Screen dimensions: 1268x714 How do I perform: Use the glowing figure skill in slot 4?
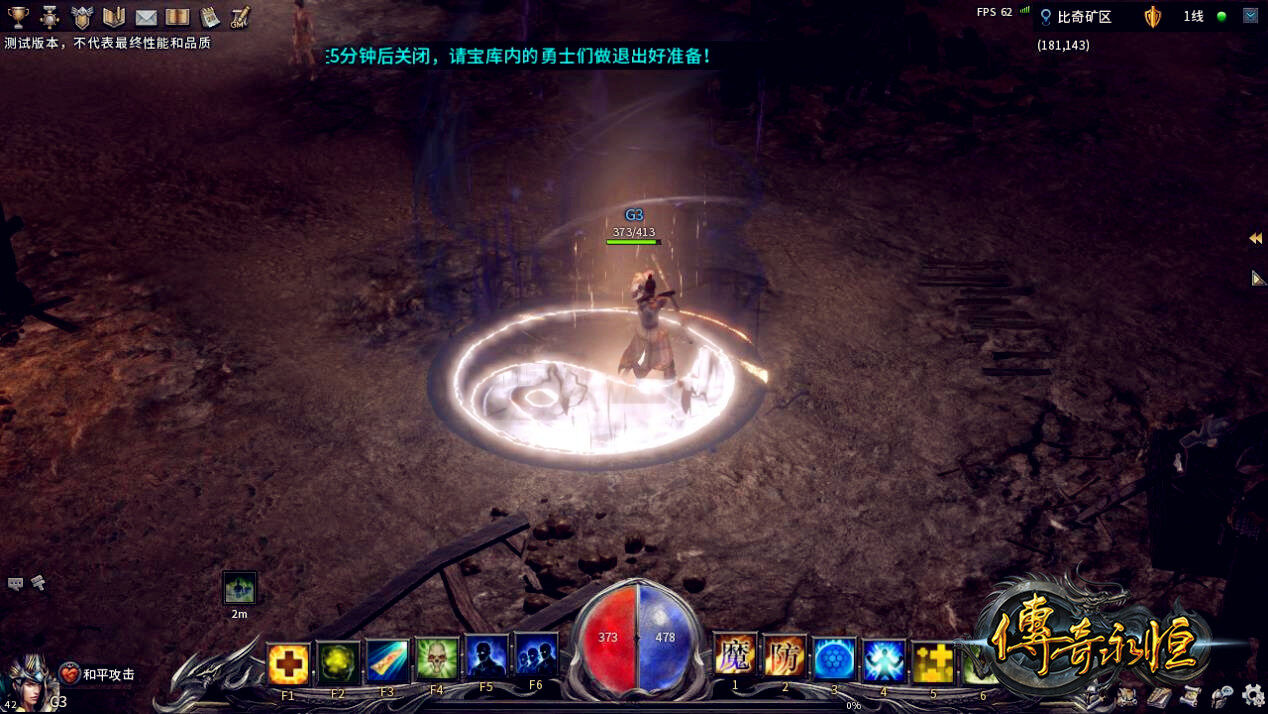(x=884, y=661)
